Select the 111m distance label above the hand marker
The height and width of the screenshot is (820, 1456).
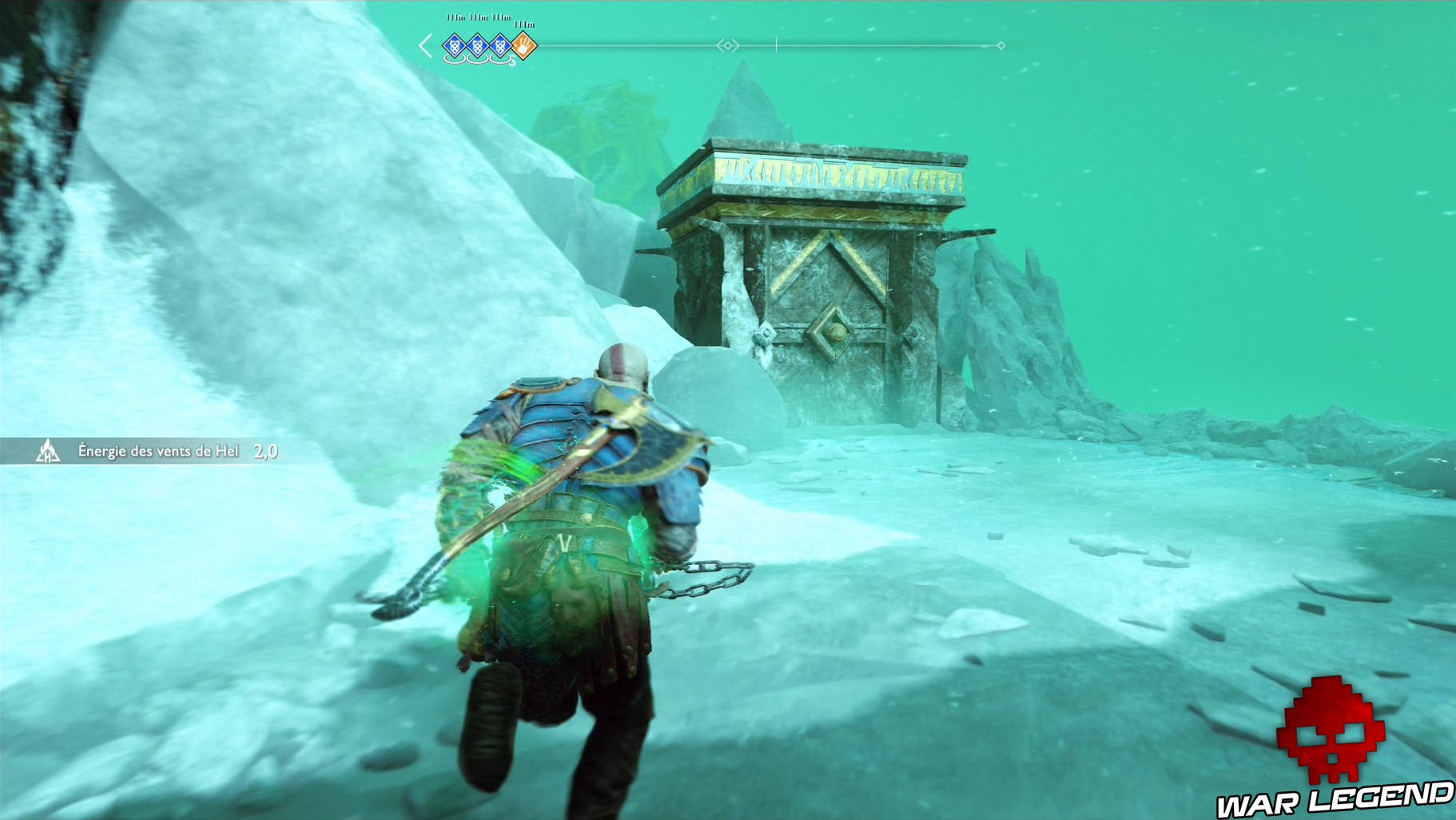pos(524,24)
